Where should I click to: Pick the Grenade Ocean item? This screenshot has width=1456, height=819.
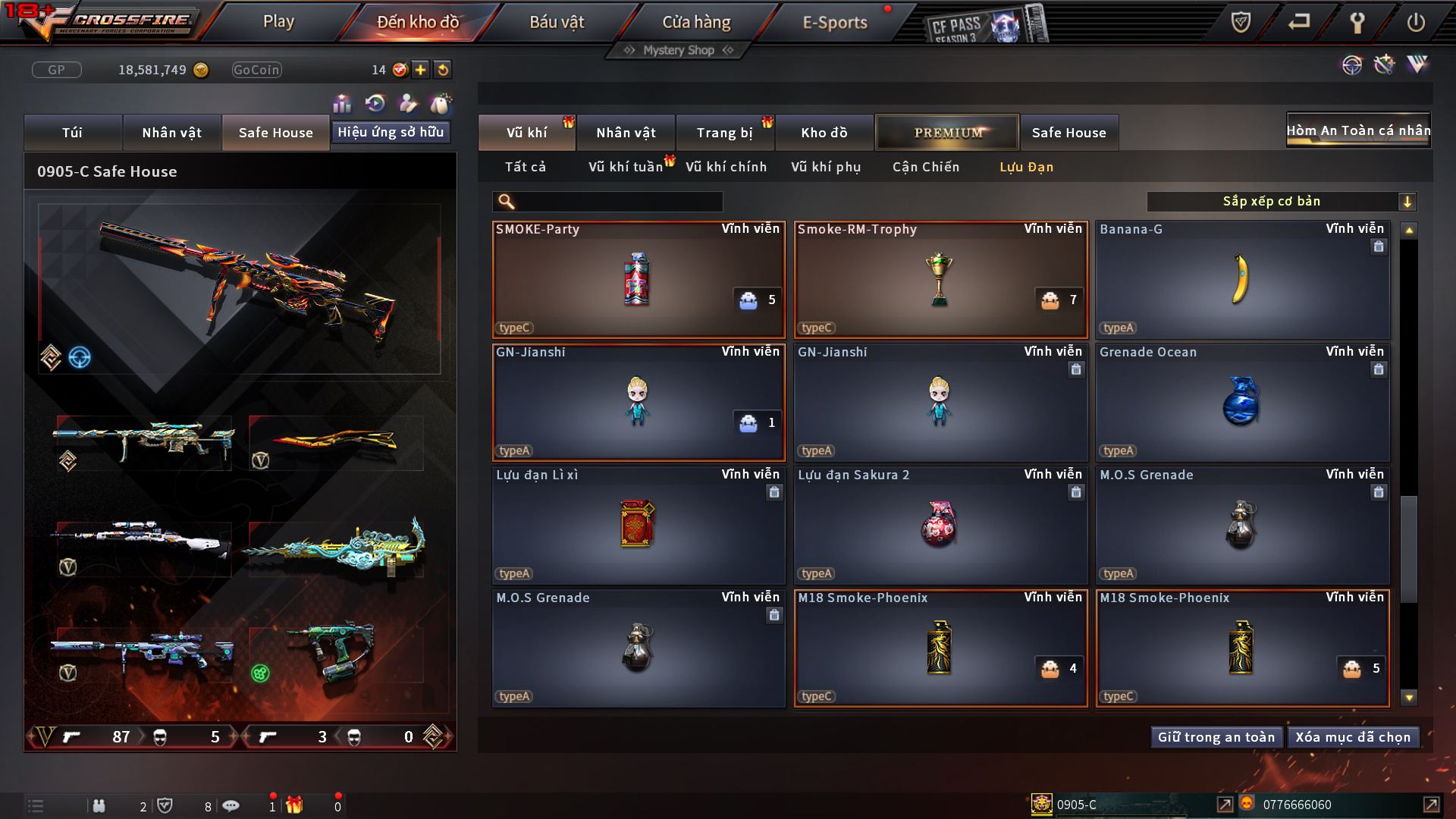coord(1241,403)
